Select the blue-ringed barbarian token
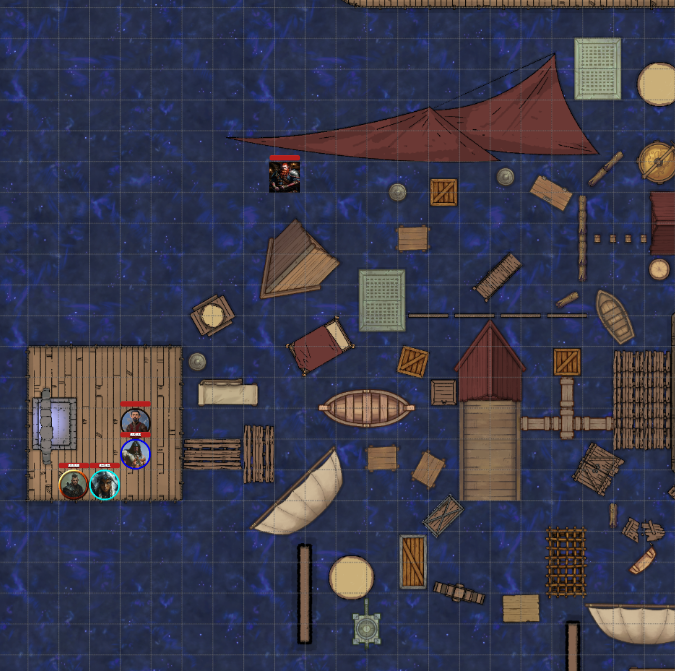 135,454
